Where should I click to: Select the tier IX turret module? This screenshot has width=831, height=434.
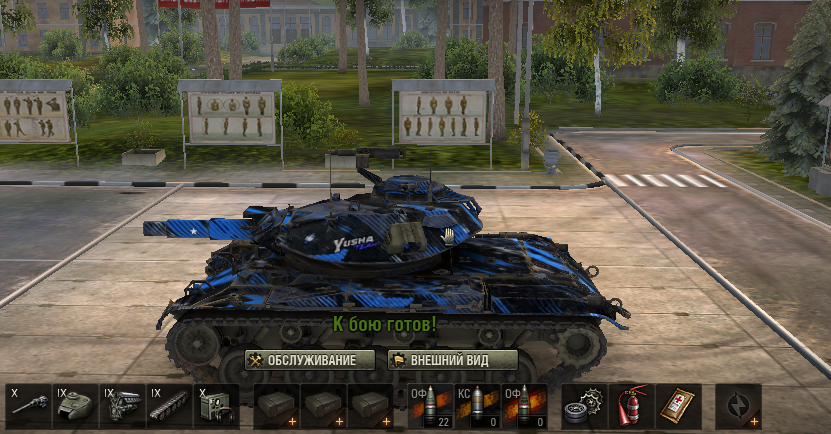pos(75,407)
